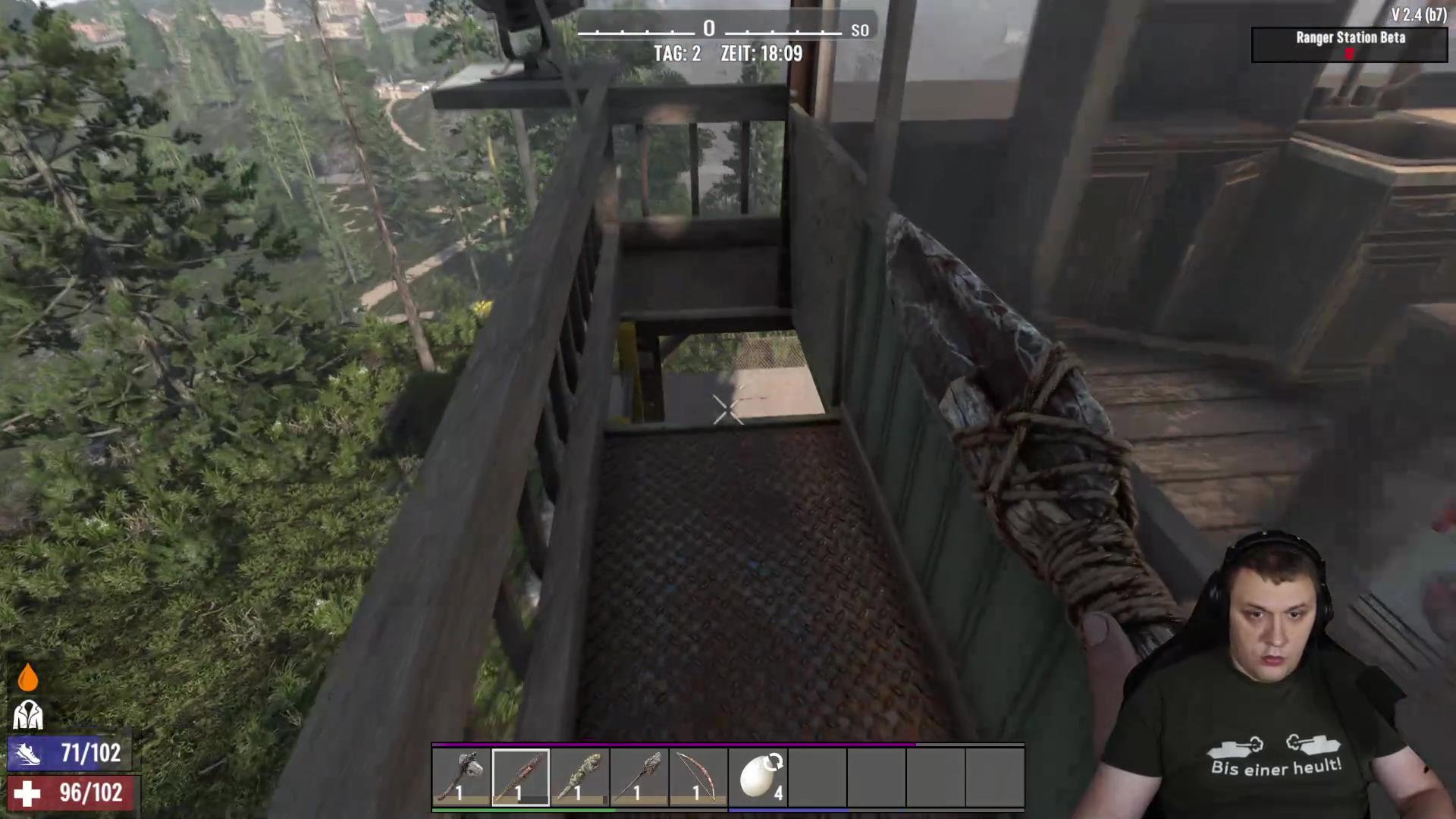This screenshot has height=819, width=1456.
Task: Choose the leaf-wrapped torch hotbar slot
Action: (579, 777)
